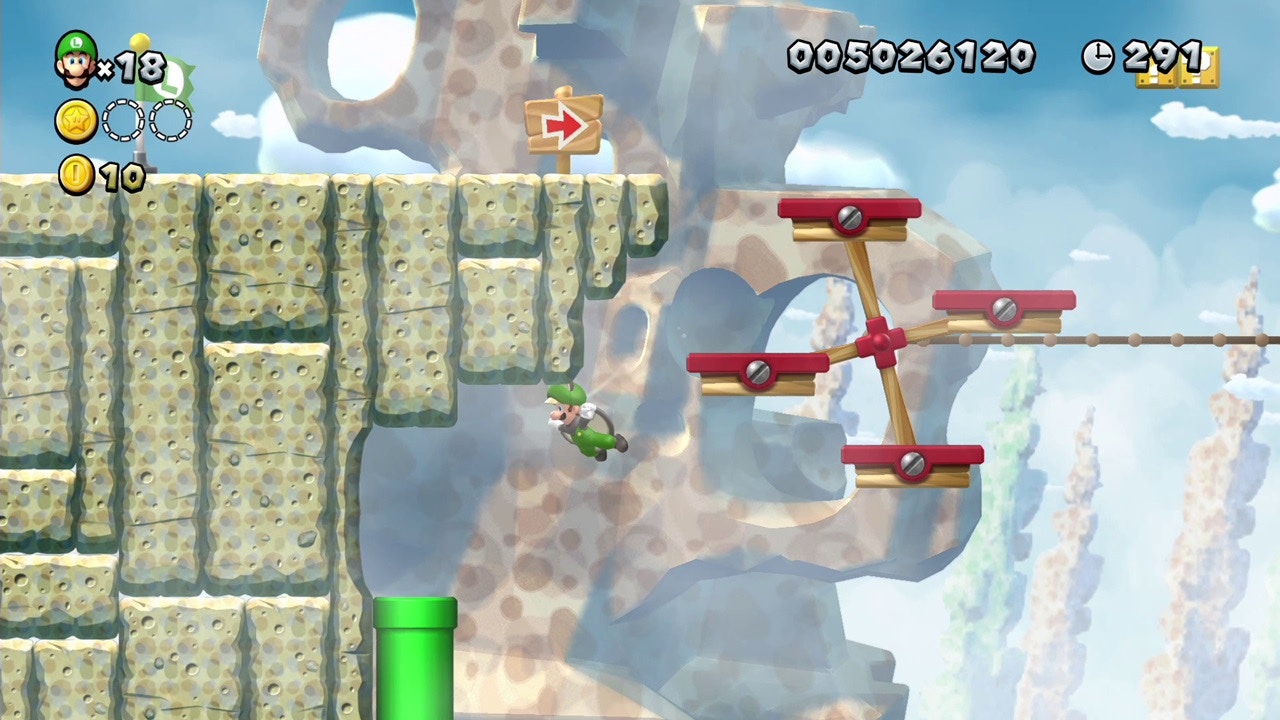Viewport: 1280px width, 720px height.
Task: Click the clock timer icon
Action: 1097,58
